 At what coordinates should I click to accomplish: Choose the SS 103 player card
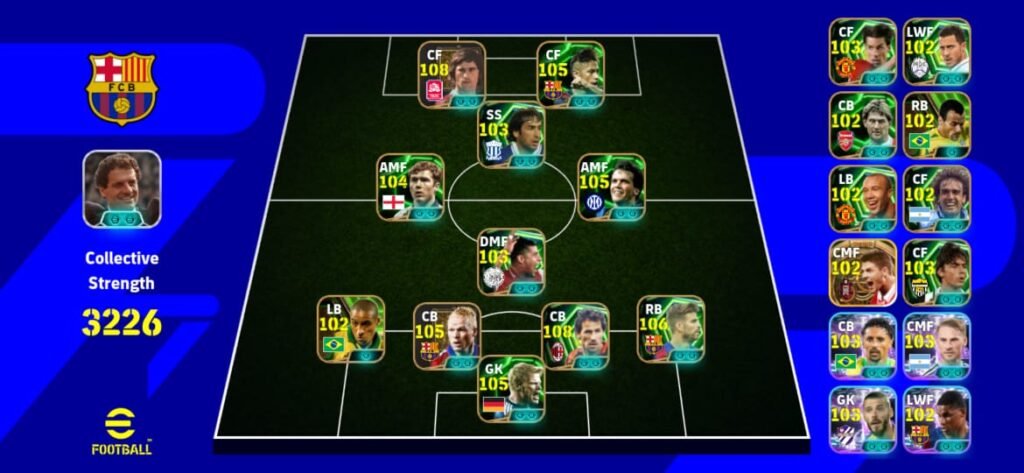[510, 136]
